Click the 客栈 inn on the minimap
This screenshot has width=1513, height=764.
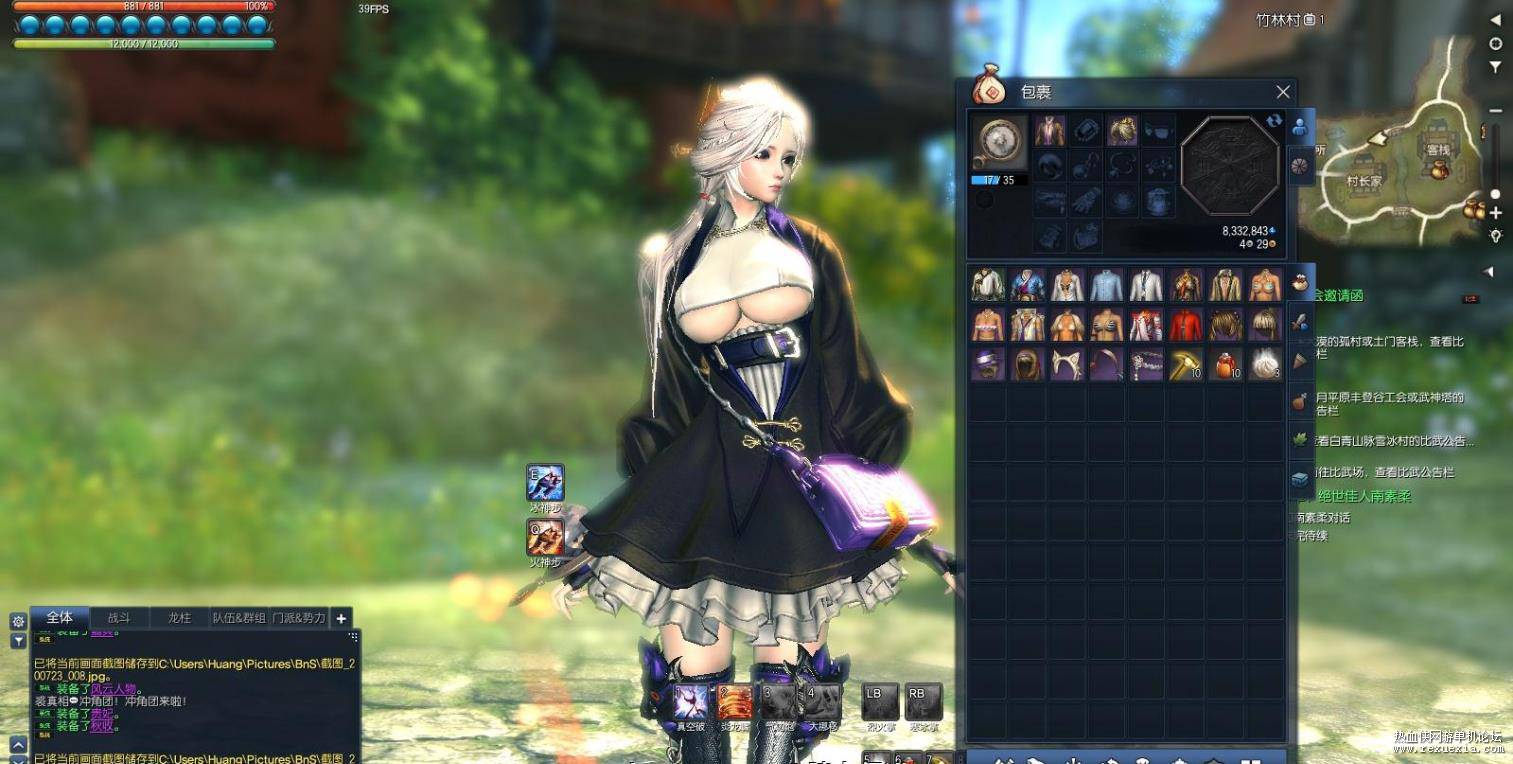click(1438, 150)
